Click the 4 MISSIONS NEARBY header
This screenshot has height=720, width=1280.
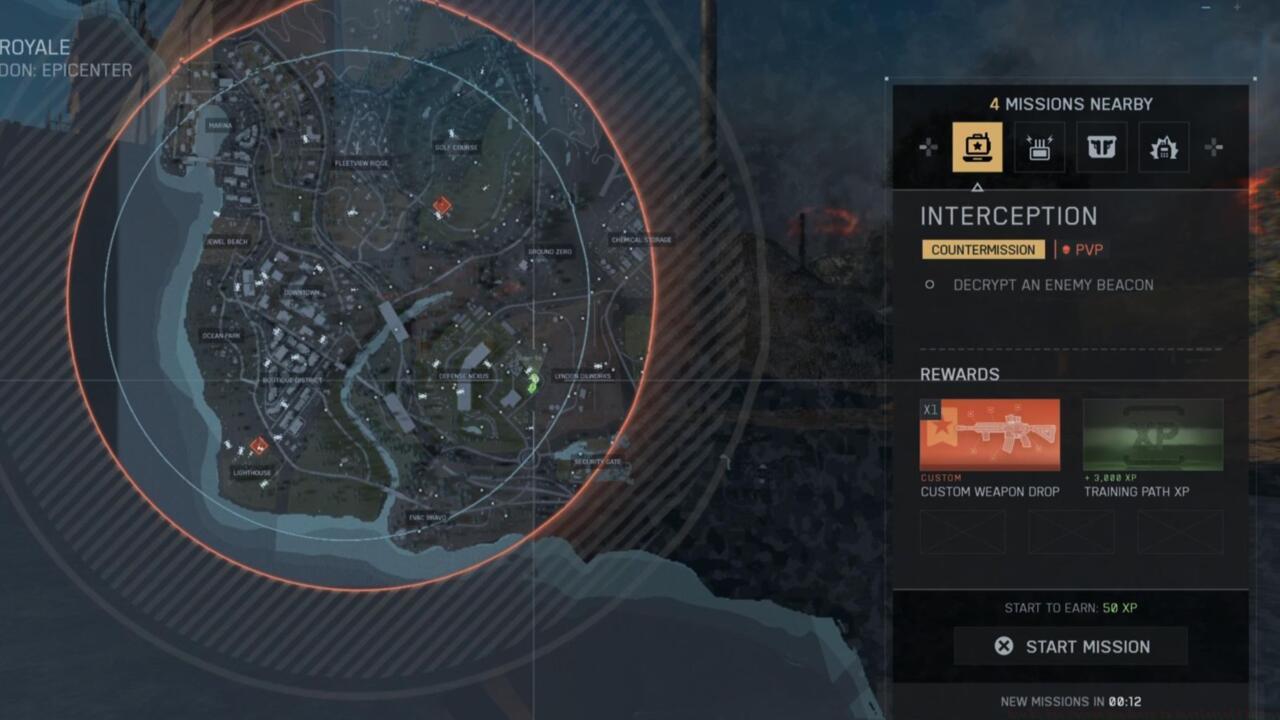click(x=1071, y=103)
